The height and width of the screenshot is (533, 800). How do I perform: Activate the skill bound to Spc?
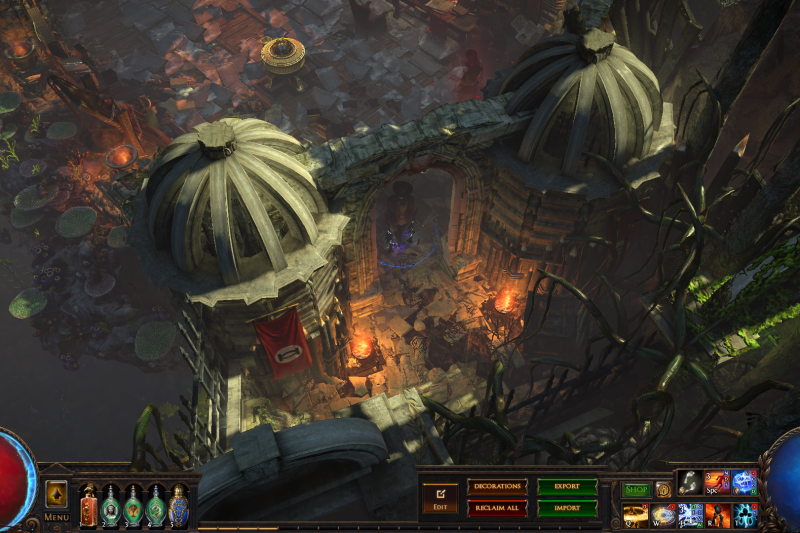click(x=717, y=482)
